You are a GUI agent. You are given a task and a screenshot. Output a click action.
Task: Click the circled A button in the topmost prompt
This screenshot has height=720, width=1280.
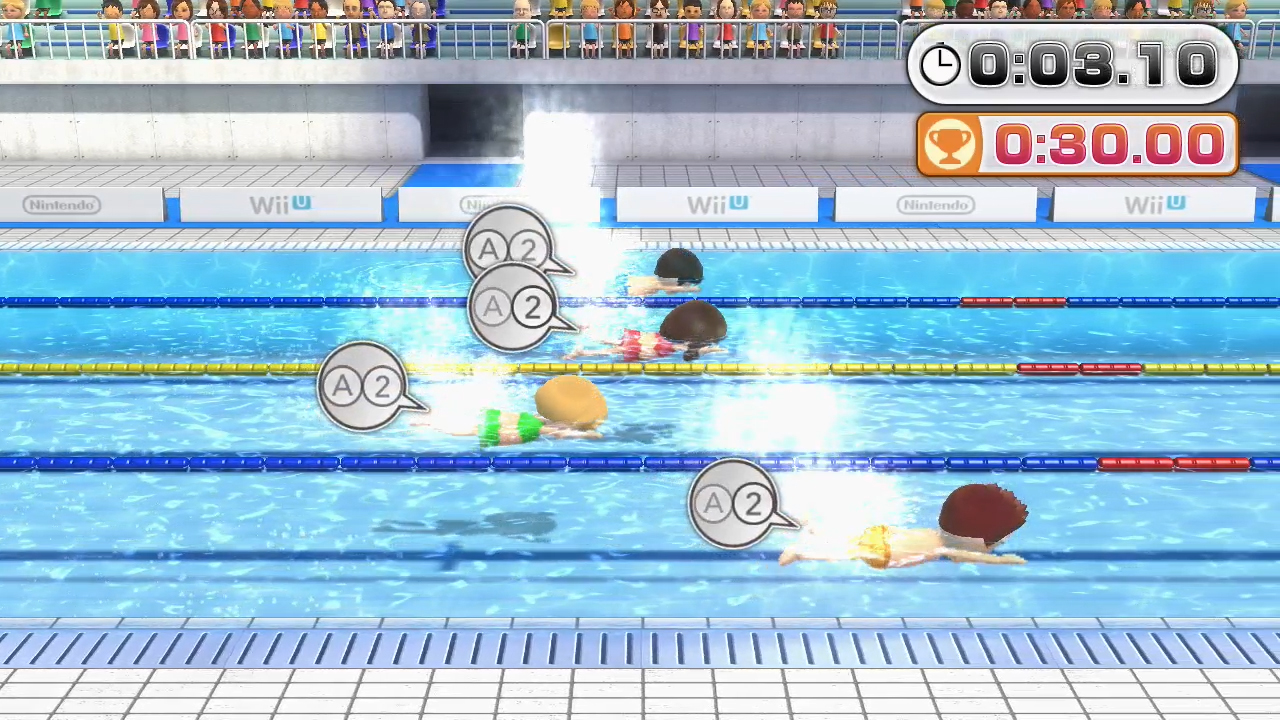coord(489,250)
